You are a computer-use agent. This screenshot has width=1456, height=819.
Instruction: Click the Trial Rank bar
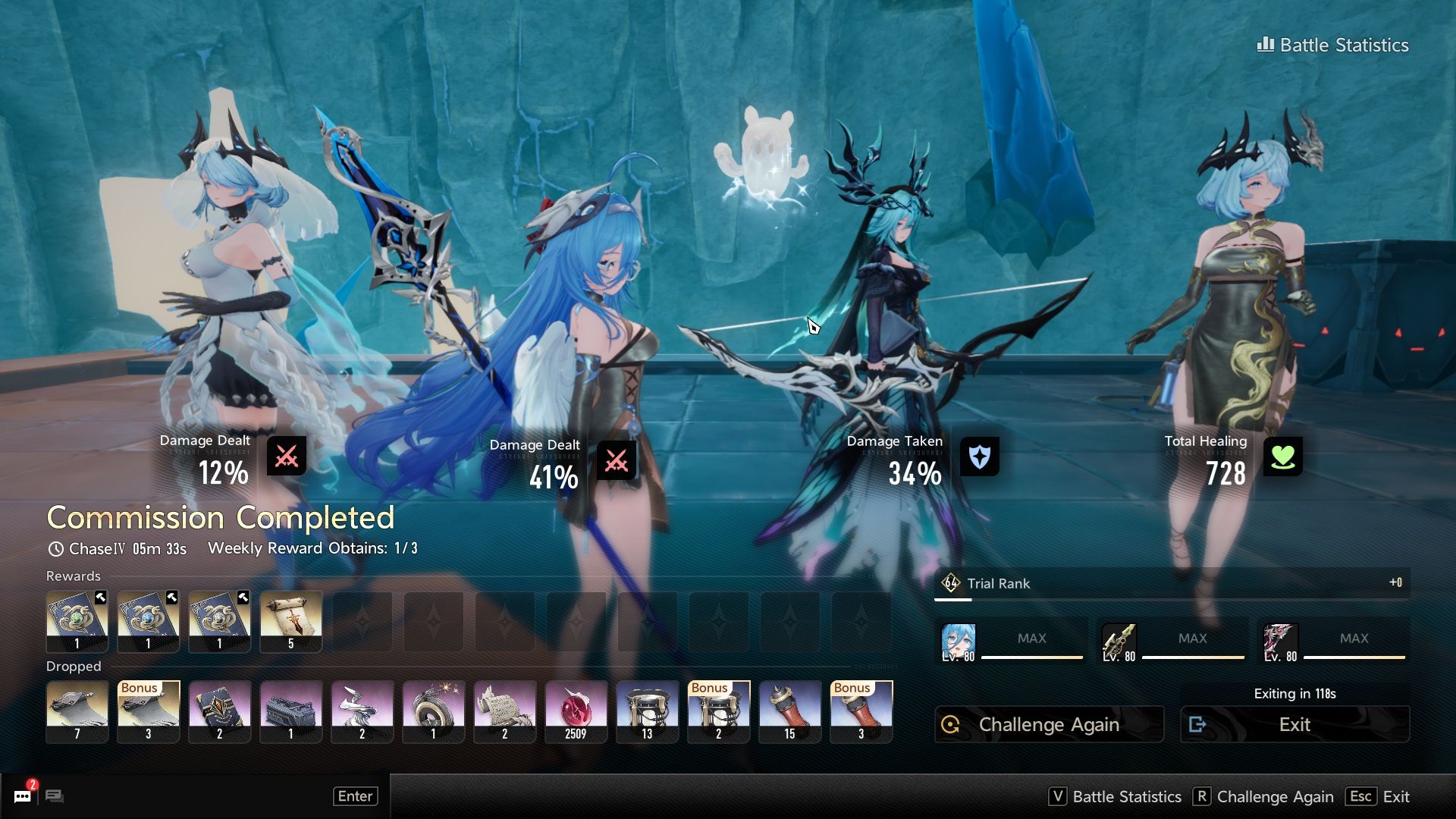coord(1172,583)
